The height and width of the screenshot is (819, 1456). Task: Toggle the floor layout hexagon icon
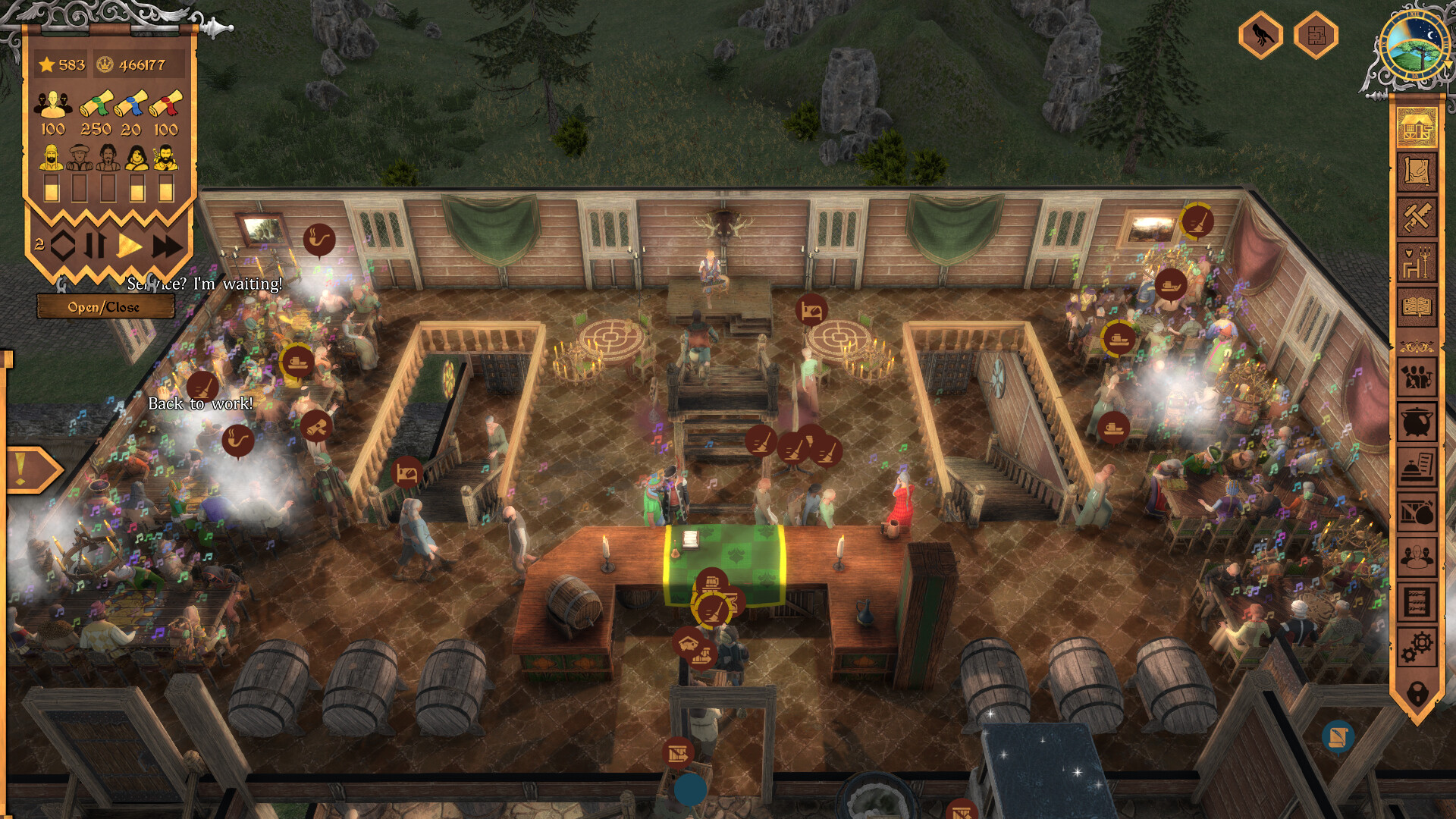tap(1315, 36)
